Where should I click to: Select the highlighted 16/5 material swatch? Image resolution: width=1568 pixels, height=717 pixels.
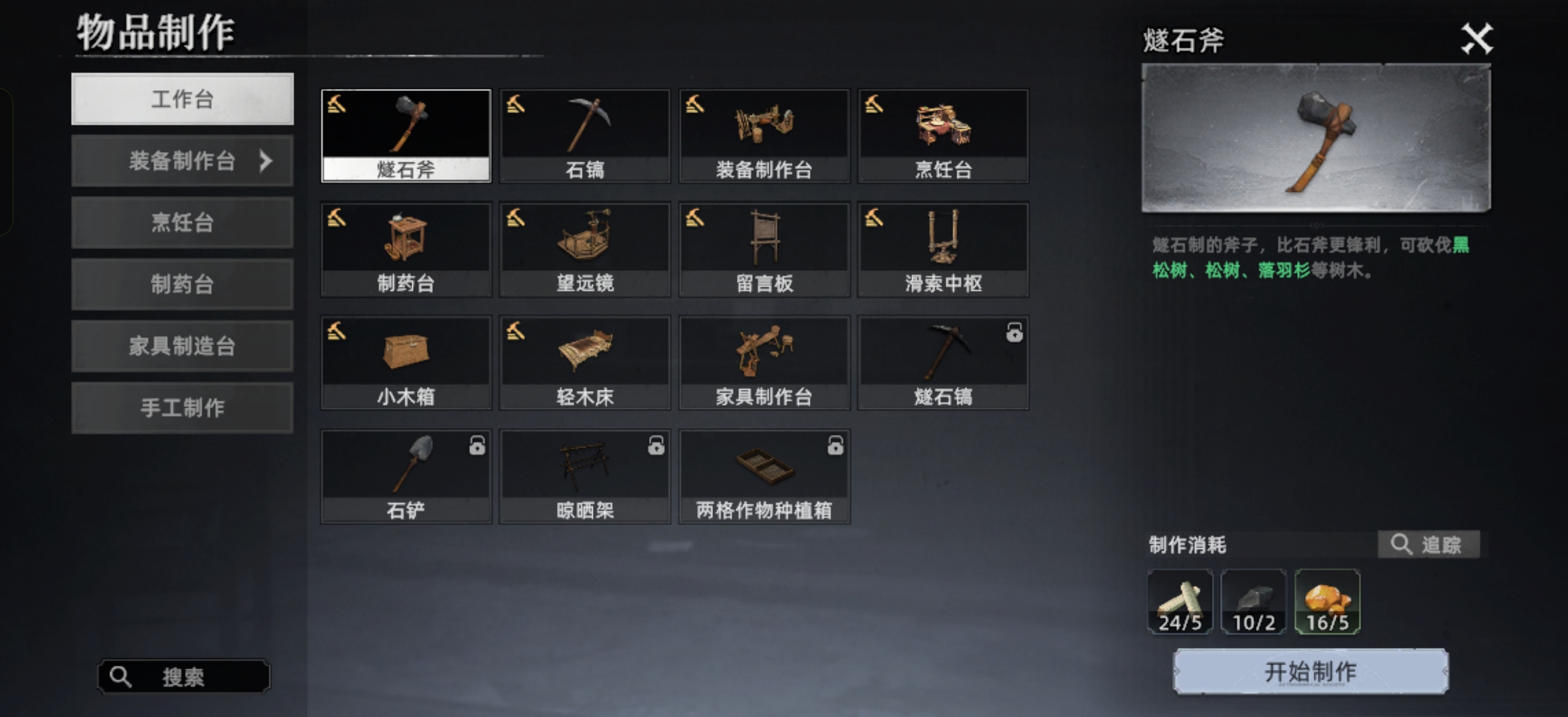(x=1327, y=601)
